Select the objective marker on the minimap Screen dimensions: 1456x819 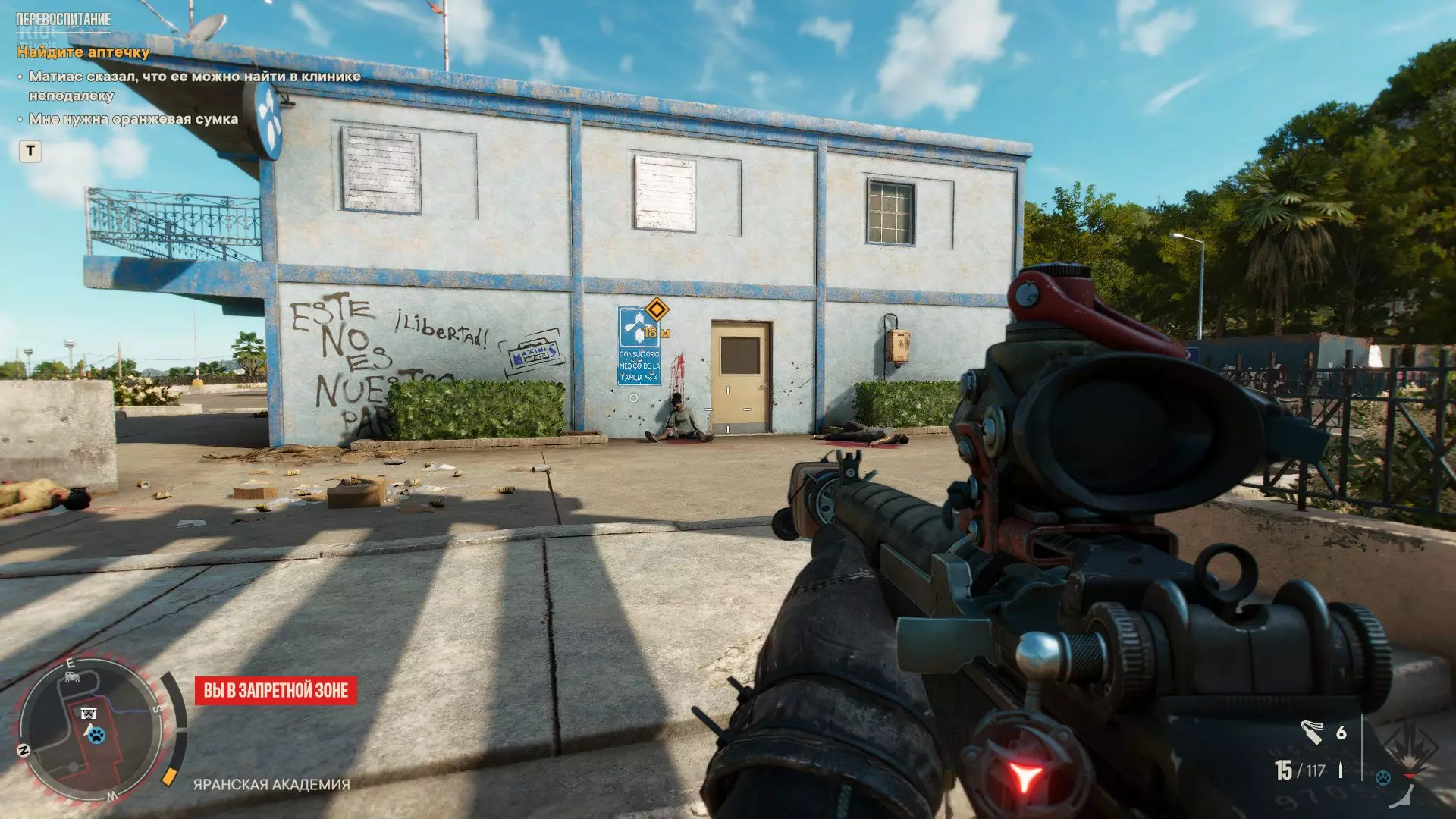(89, 714)
